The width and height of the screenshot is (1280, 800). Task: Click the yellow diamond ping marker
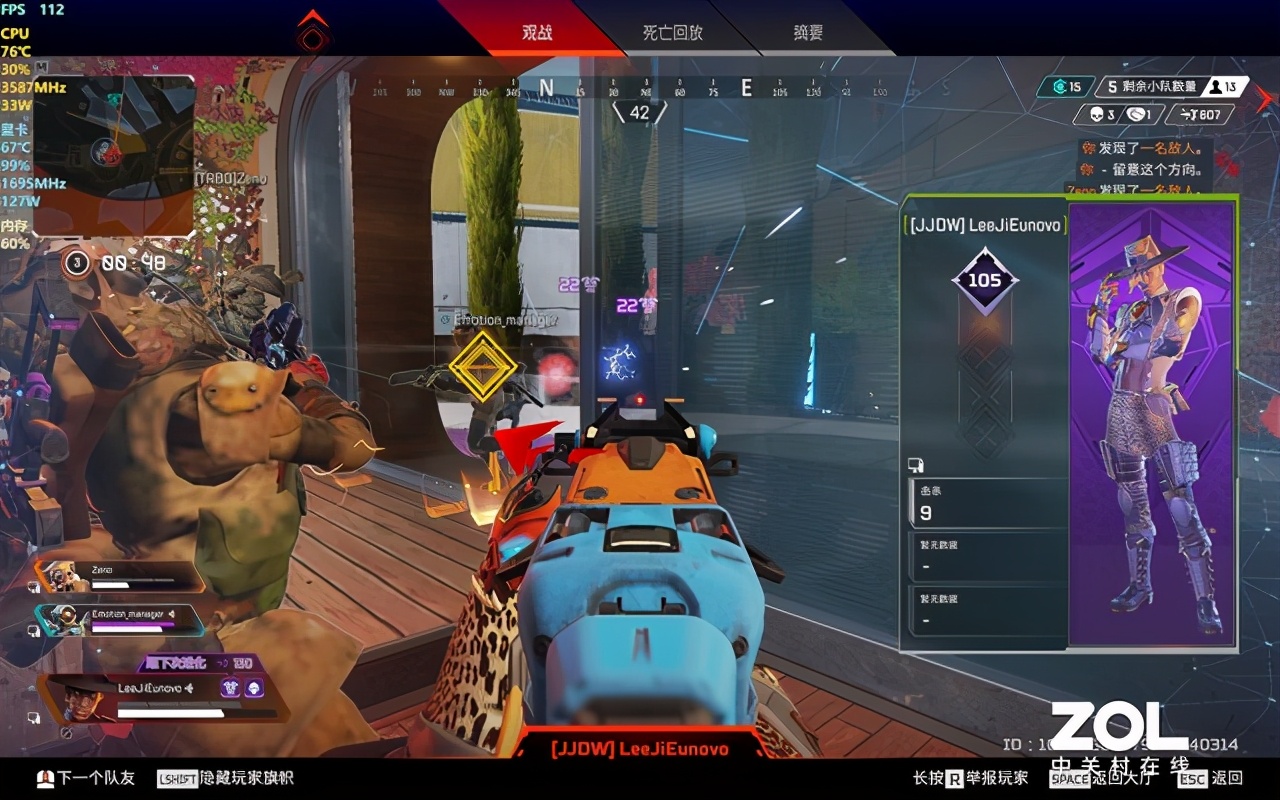pos(483,367)
